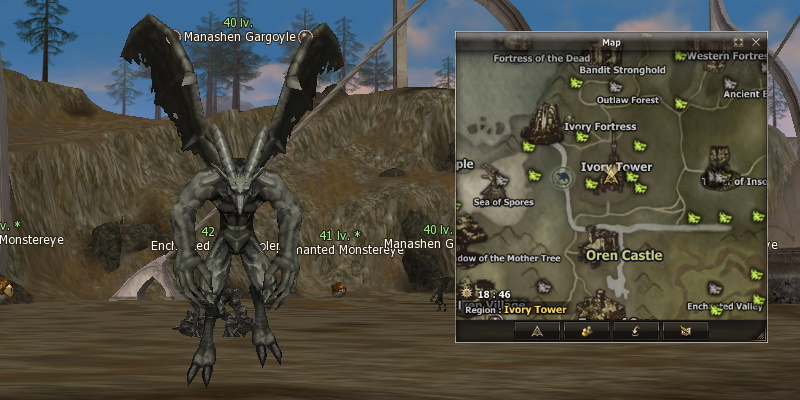Click the circular blue marker west of Ivory Tower
800x400 pixels.
(x=561, y=179)
